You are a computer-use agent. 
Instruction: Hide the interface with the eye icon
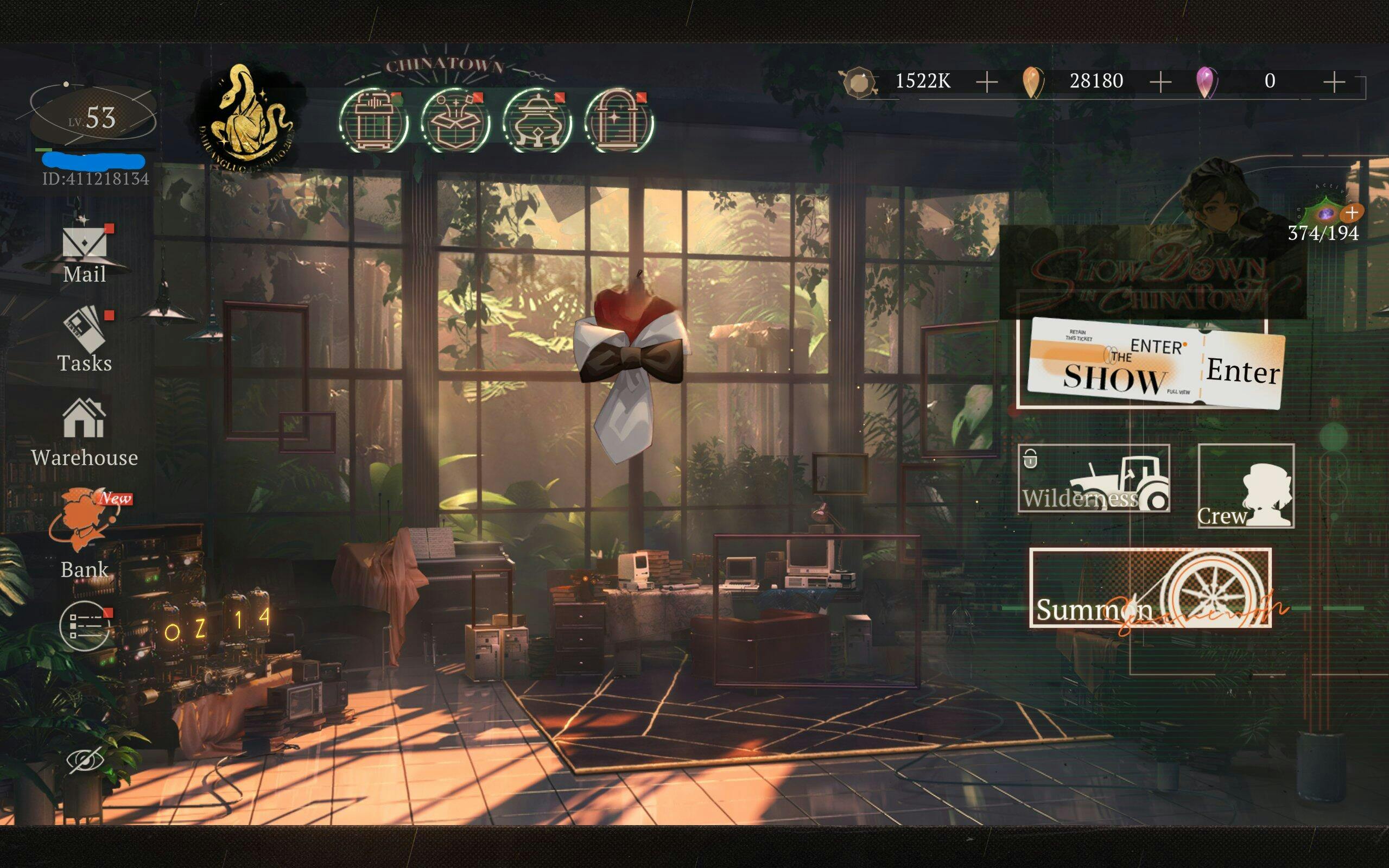[85, 760]
